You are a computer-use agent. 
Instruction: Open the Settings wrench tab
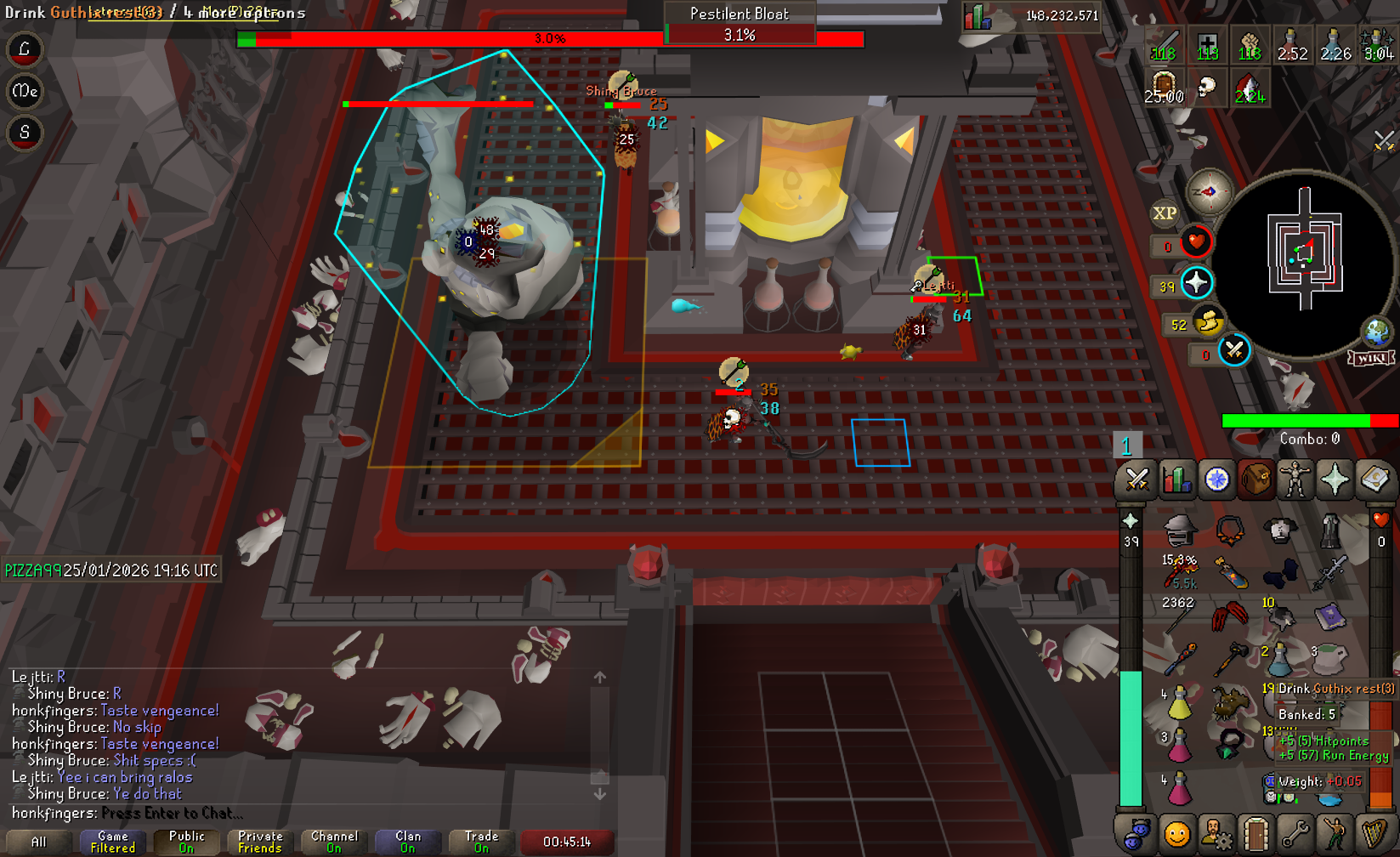pyautogui.click(x=1295, y=835)
